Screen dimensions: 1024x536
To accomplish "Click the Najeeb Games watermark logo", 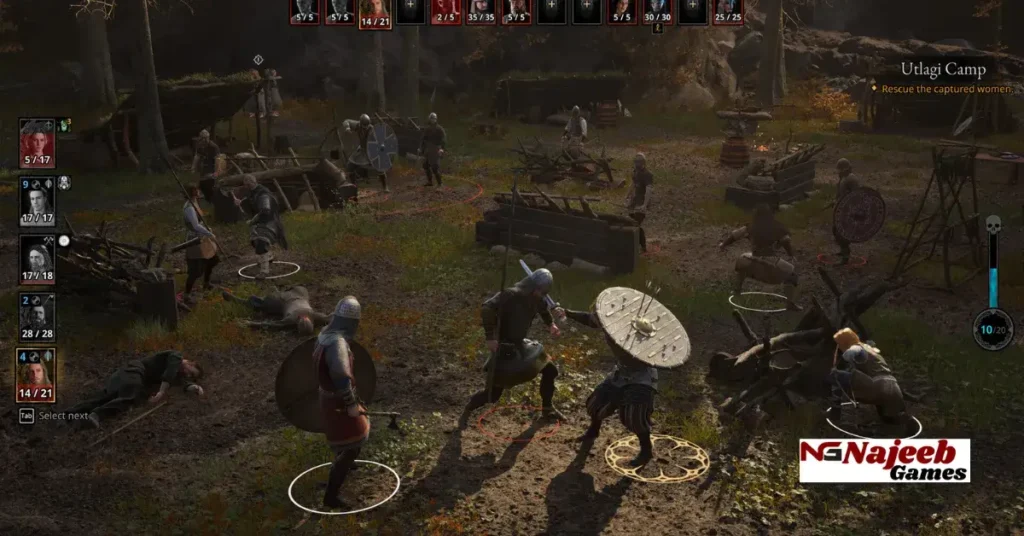I will (x=884, y=459).
